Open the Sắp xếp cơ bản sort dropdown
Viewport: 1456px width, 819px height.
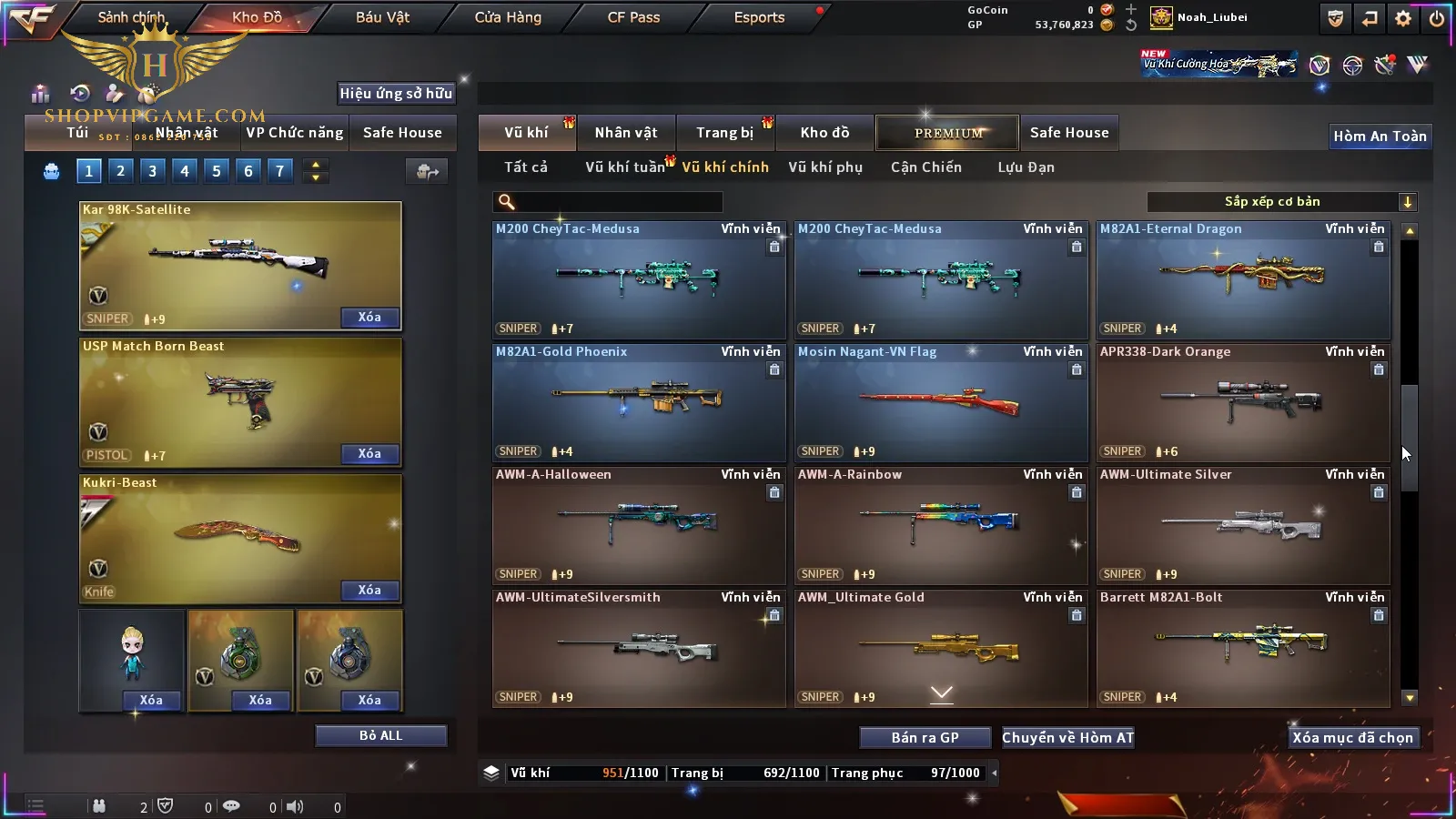coord(1281,202)
